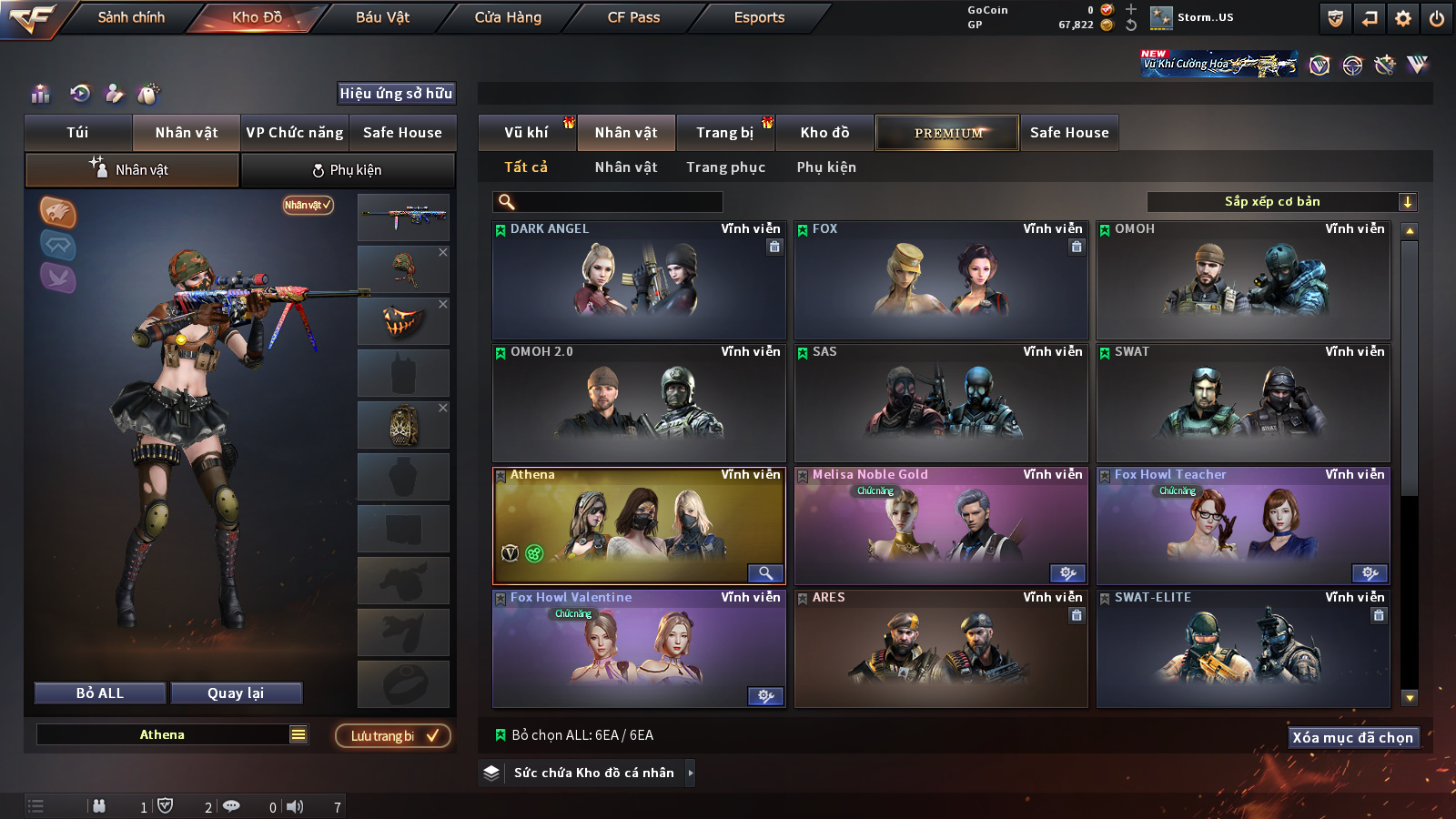Pick the SWAT-ELITE character card
Viewport: 1456px width, 819px height.
[x=1242, y=649]
